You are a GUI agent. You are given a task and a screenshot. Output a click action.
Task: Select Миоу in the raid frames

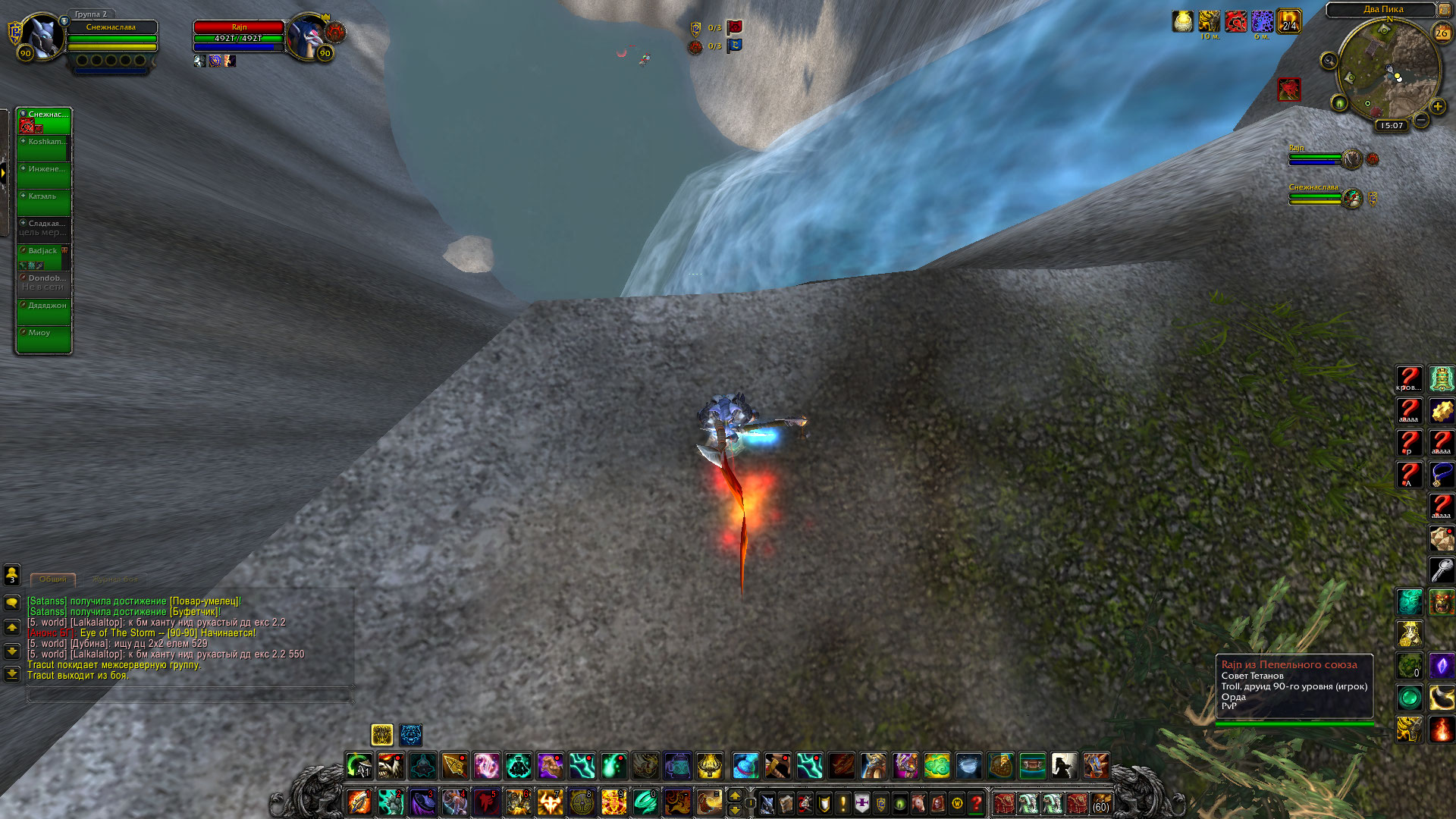(x=43, y=338)
